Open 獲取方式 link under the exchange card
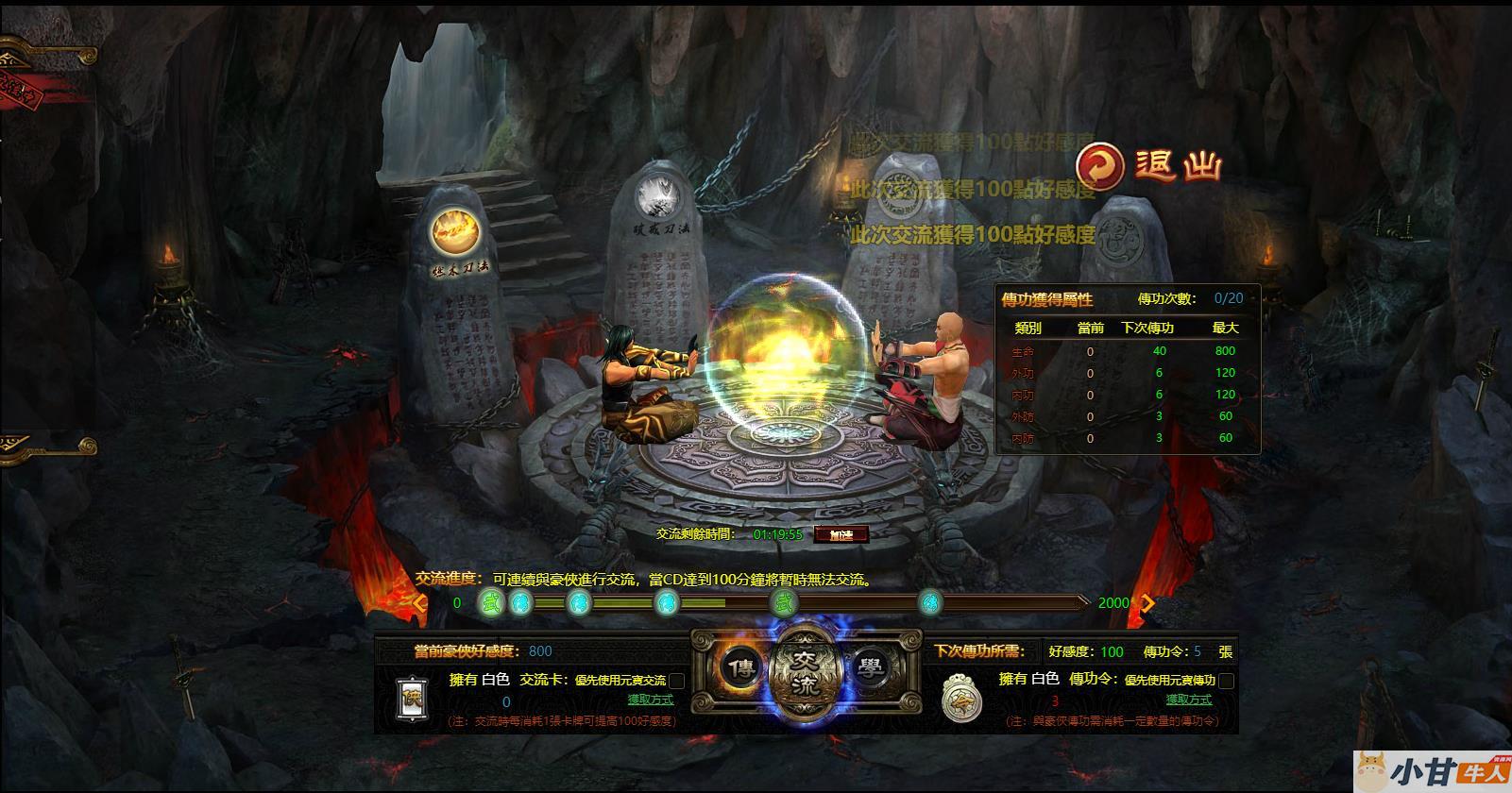The height and width of the screenshot is (793, 1512). [x=651, y=700]
